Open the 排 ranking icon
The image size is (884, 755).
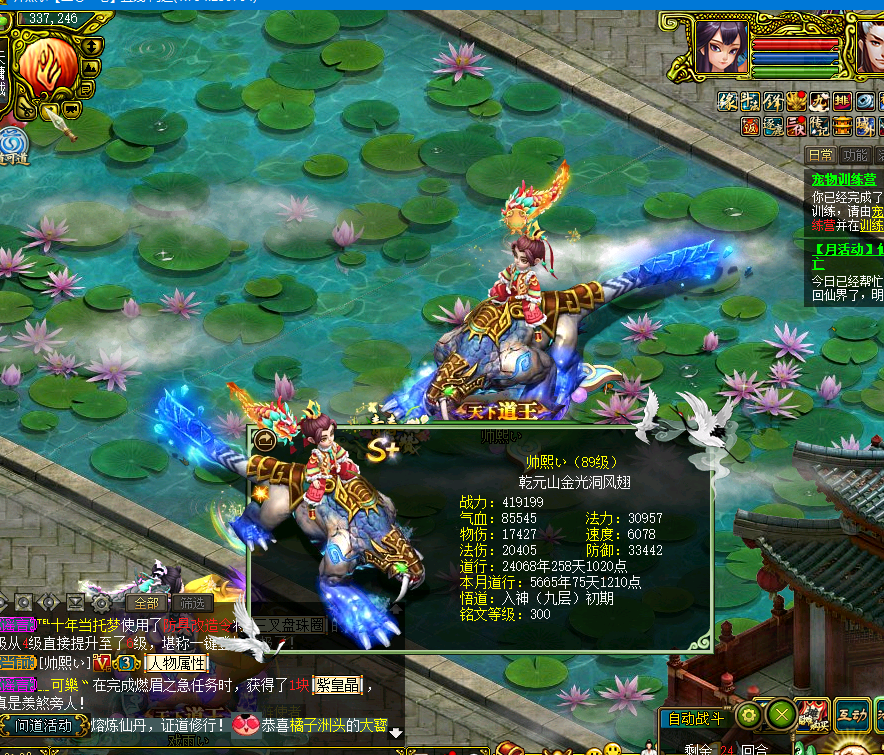click(842, 101)
